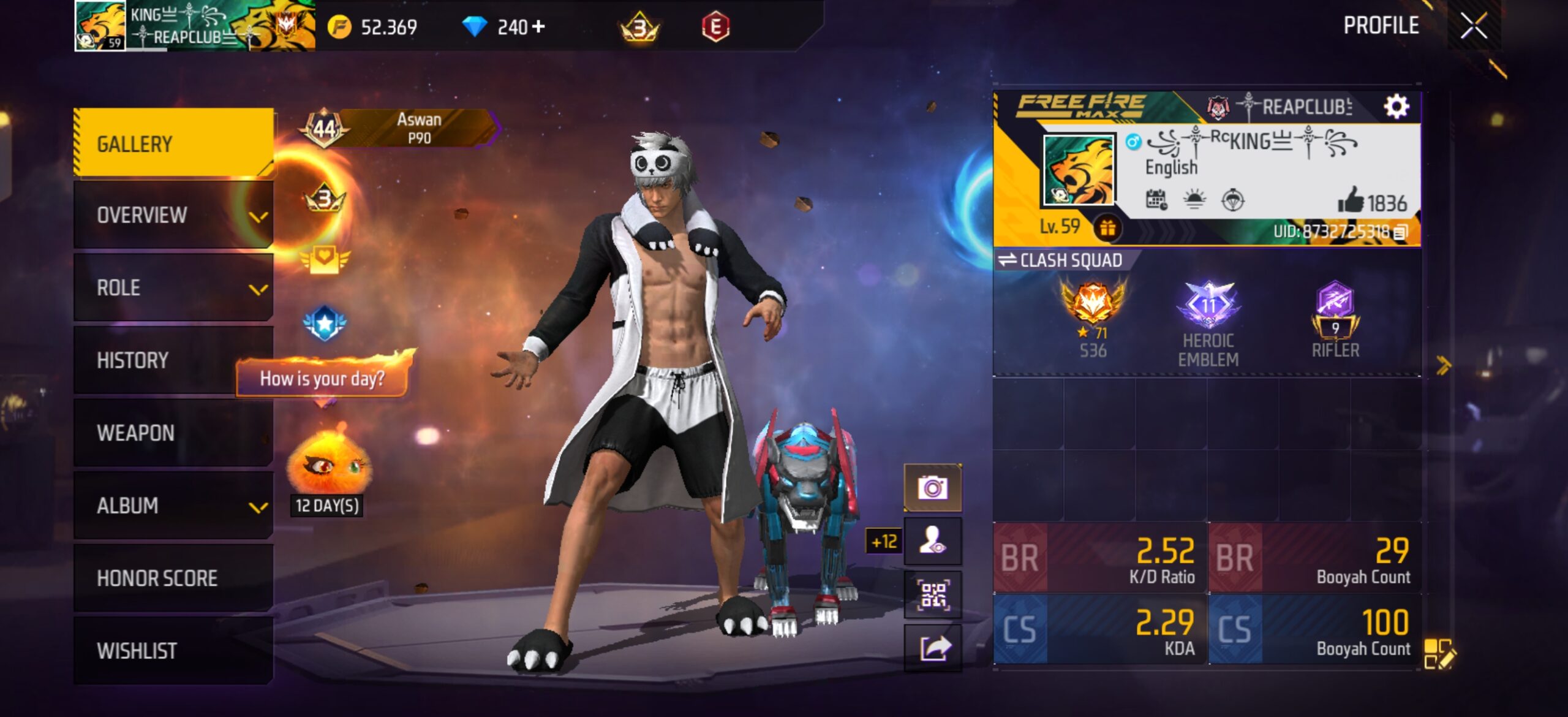Expand the Role section
Viewport: 1568px width, 717px height.
(x=173, y=287)
